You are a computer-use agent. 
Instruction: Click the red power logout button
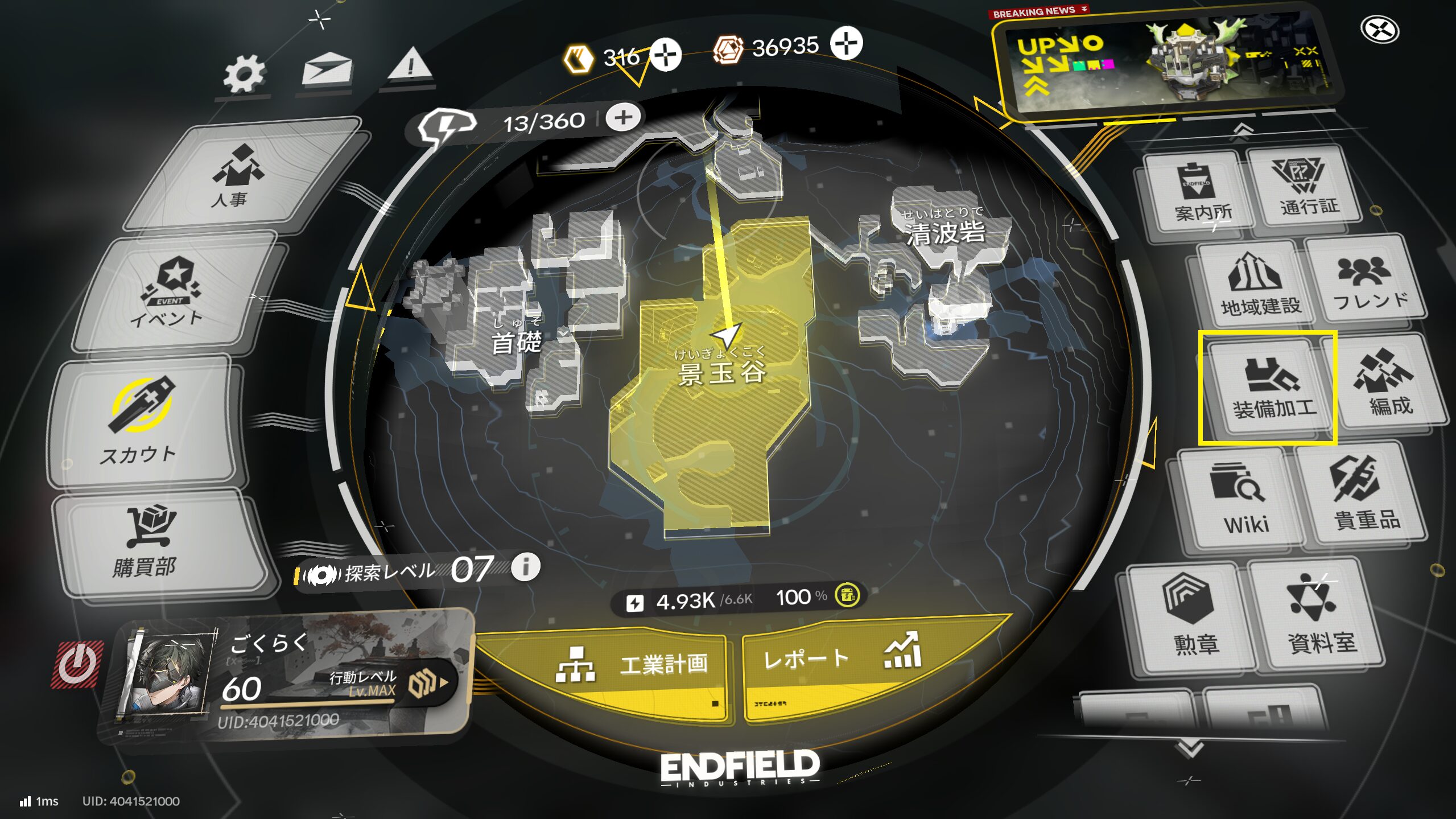[x=77, y=664]
